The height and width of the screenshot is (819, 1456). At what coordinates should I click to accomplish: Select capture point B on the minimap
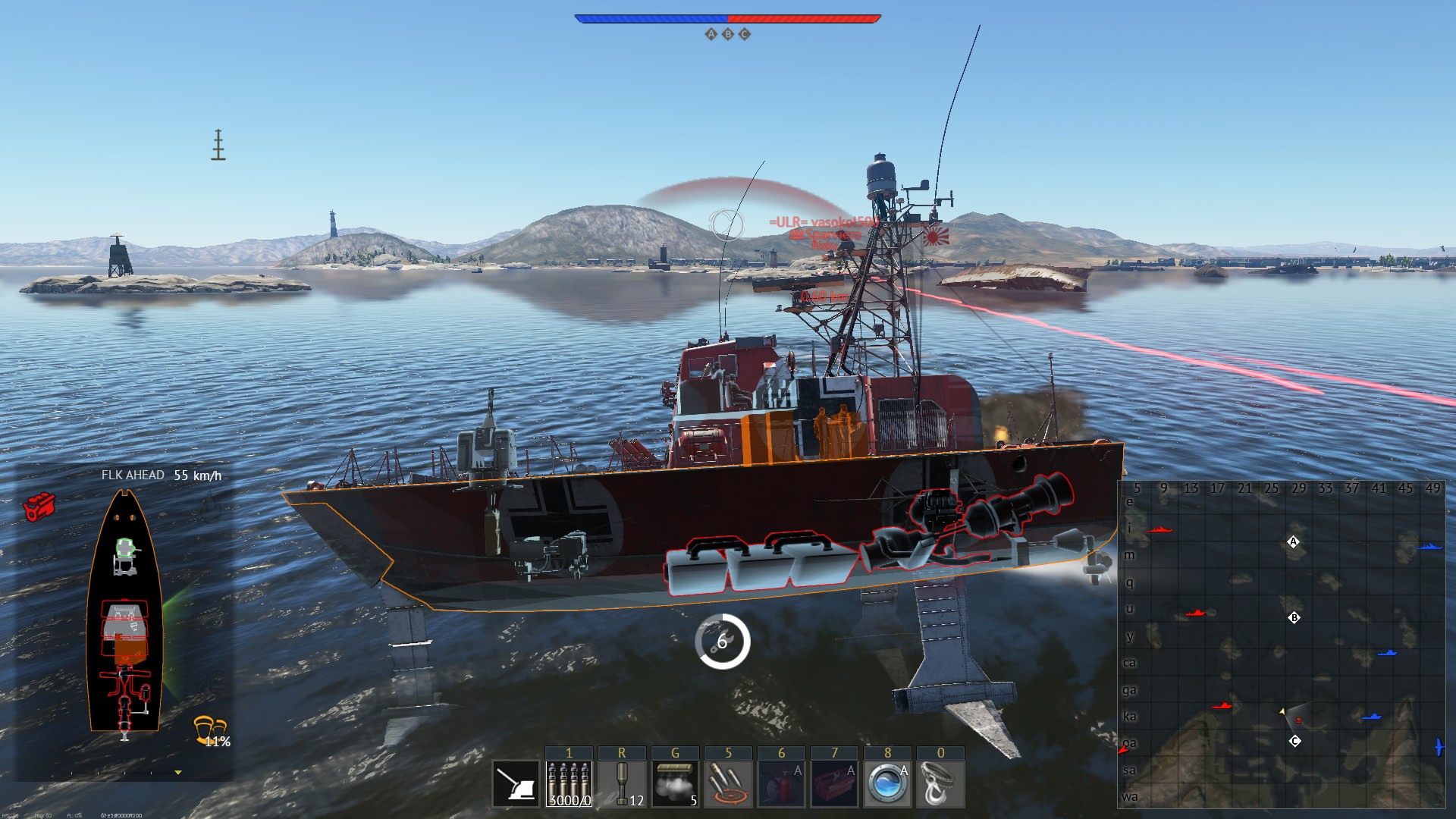point(1294,617)
